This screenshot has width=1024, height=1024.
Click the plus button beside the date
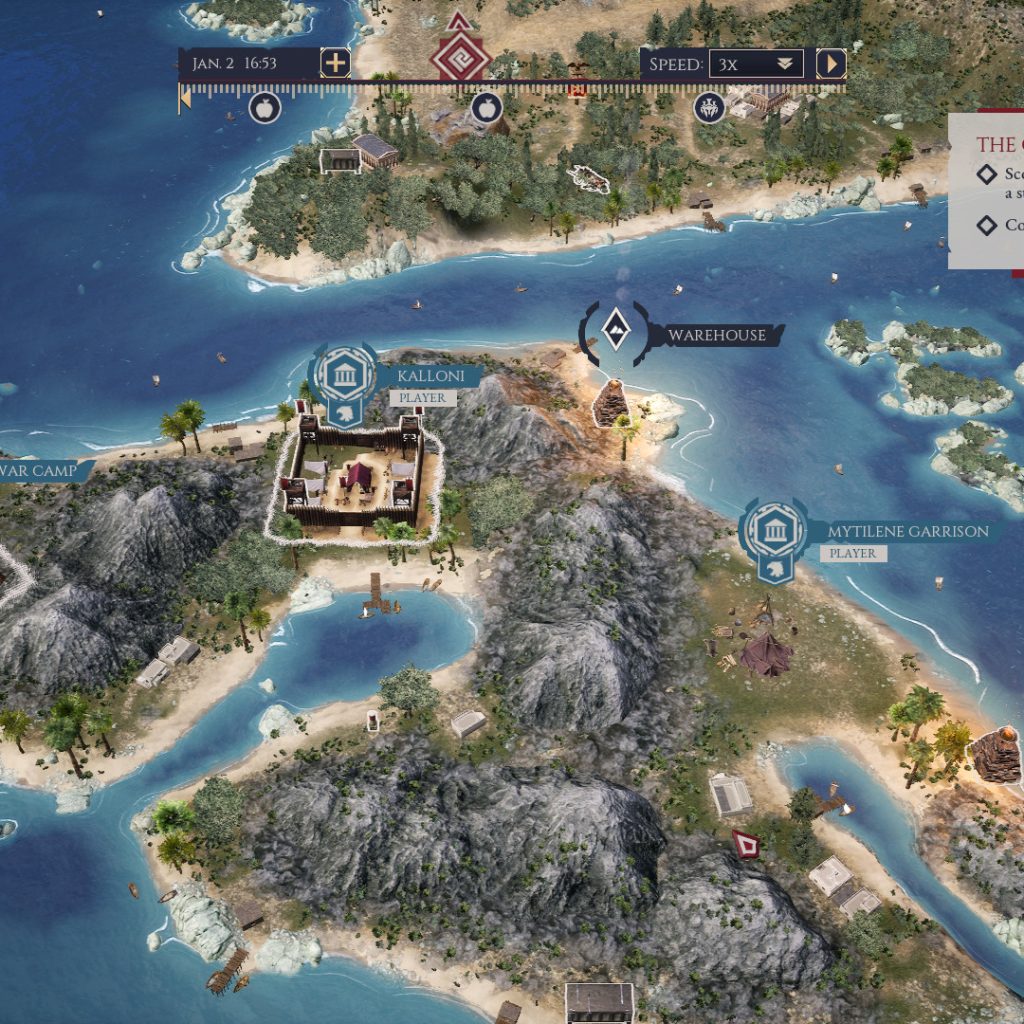(335, 63)
